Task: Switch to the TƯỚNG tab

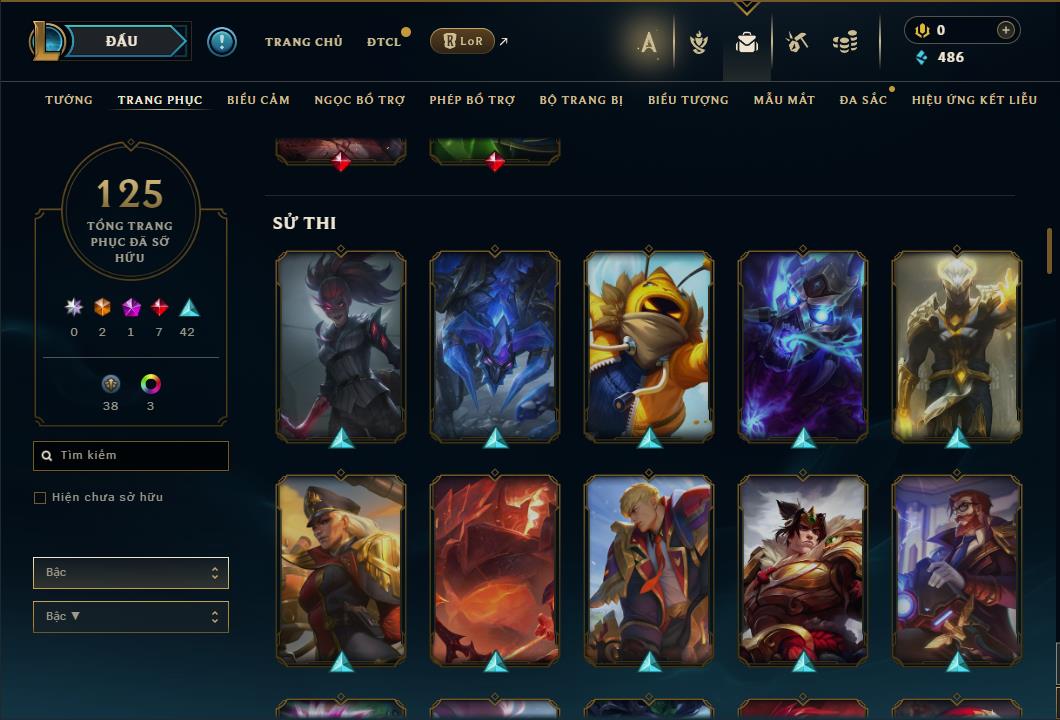Action: [69, 100]
